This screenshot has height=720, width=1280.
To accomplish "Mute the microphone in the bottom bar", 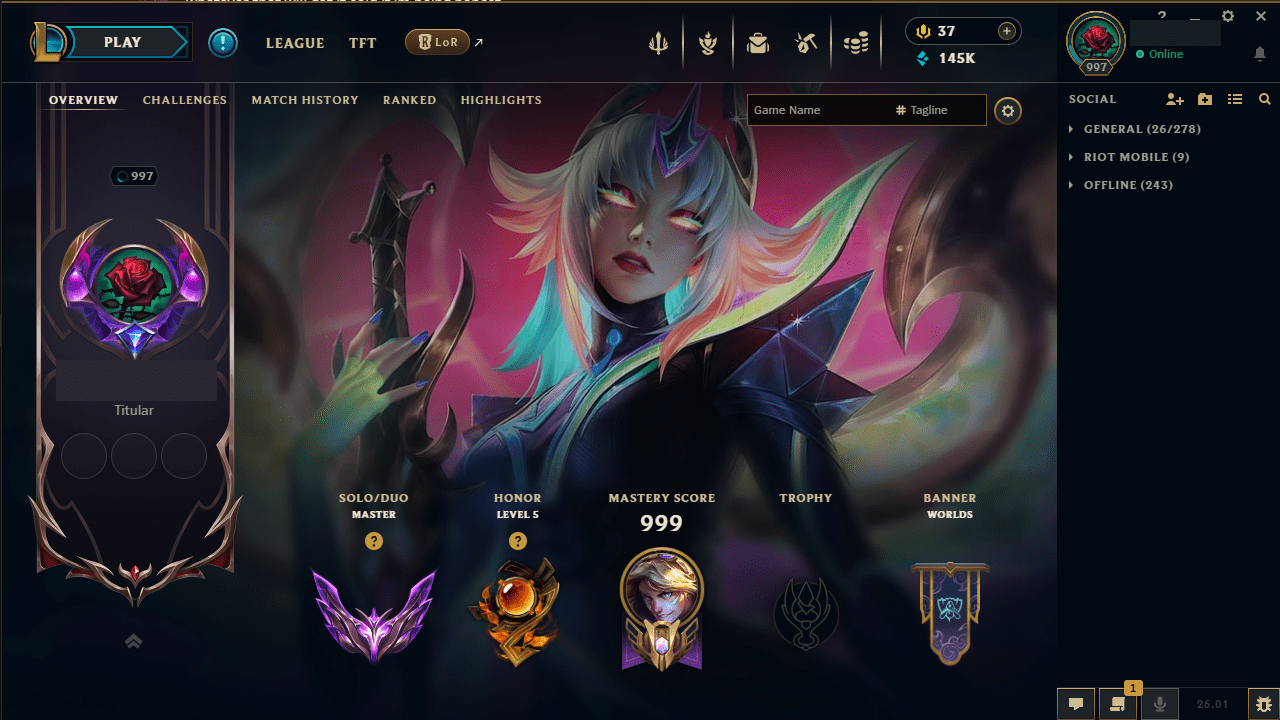I will [x=1160, y=703].
